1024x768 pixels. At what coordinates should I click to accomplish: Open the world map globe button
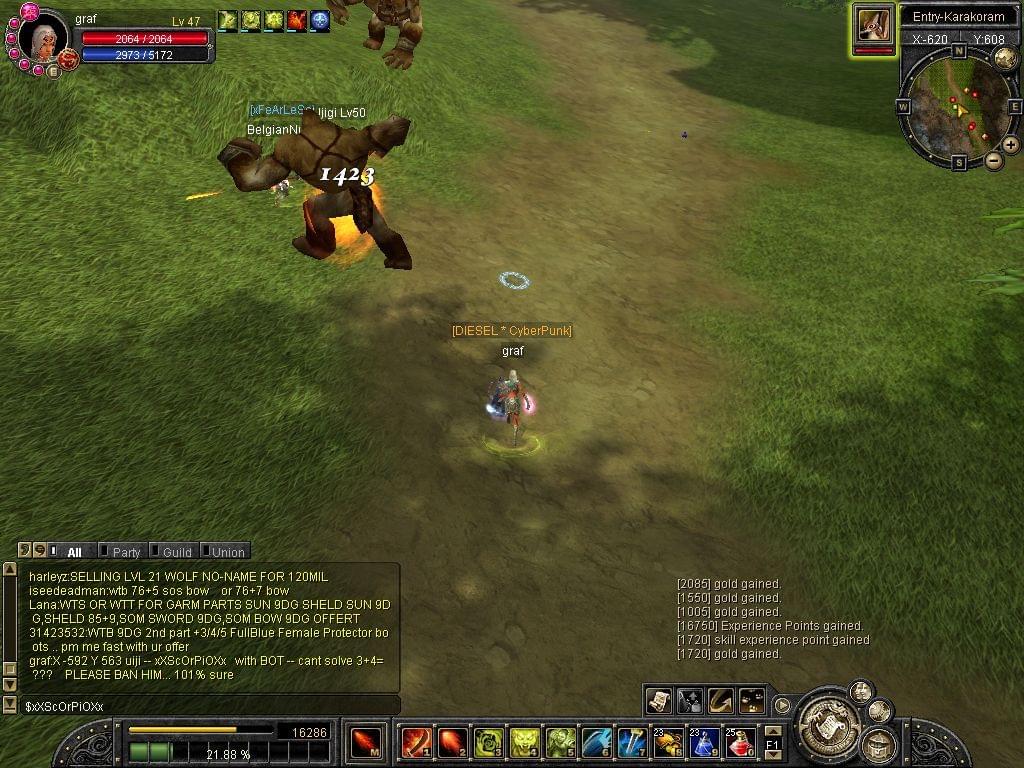[x=1006, y=59]
